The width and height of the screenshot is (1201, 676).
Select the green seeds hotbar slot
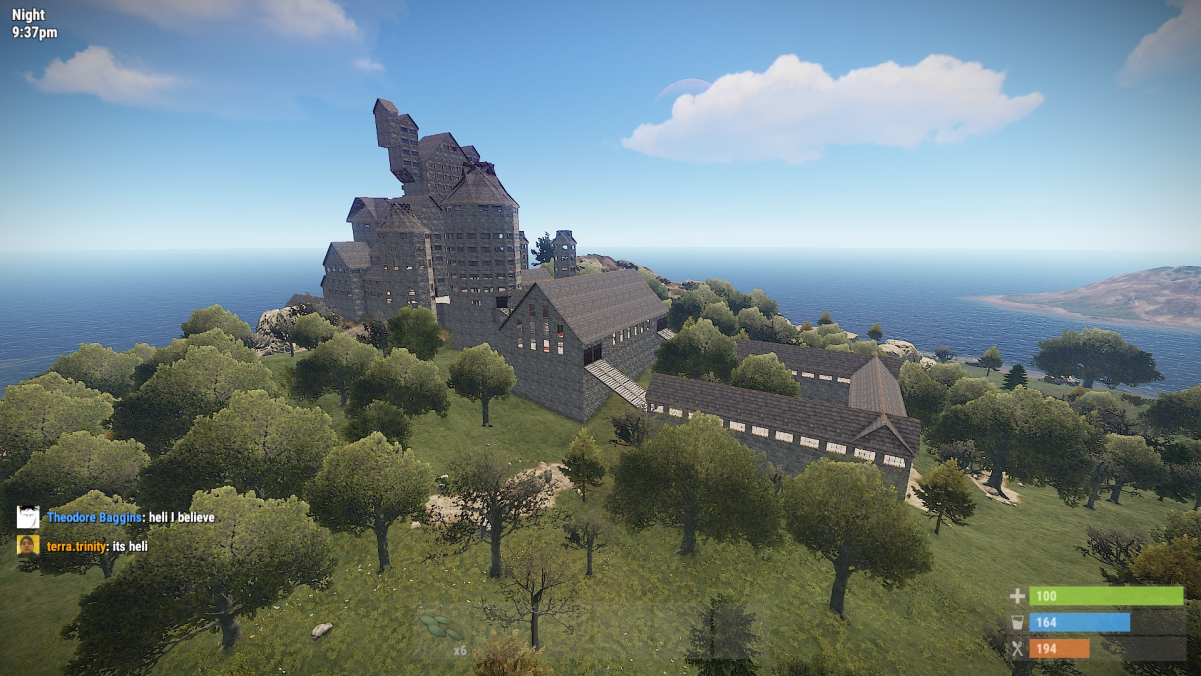(x=443, y=631)
